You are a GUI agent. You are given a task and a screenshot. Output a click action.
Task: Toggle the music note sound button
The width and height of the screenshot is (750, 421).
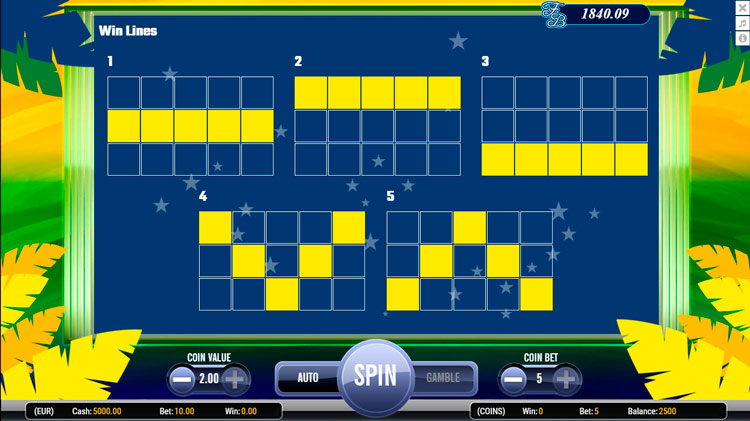[742, 23]
